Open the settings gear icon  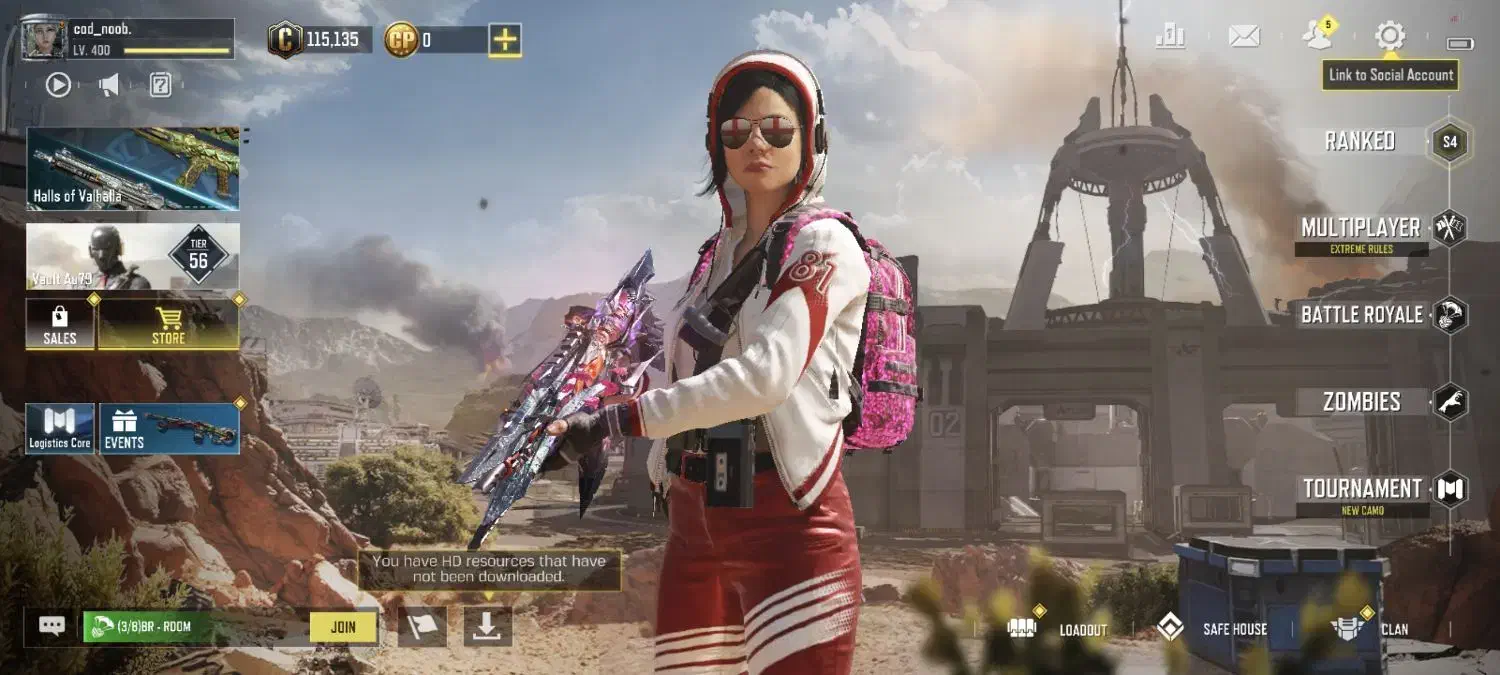pos(1389,37)
